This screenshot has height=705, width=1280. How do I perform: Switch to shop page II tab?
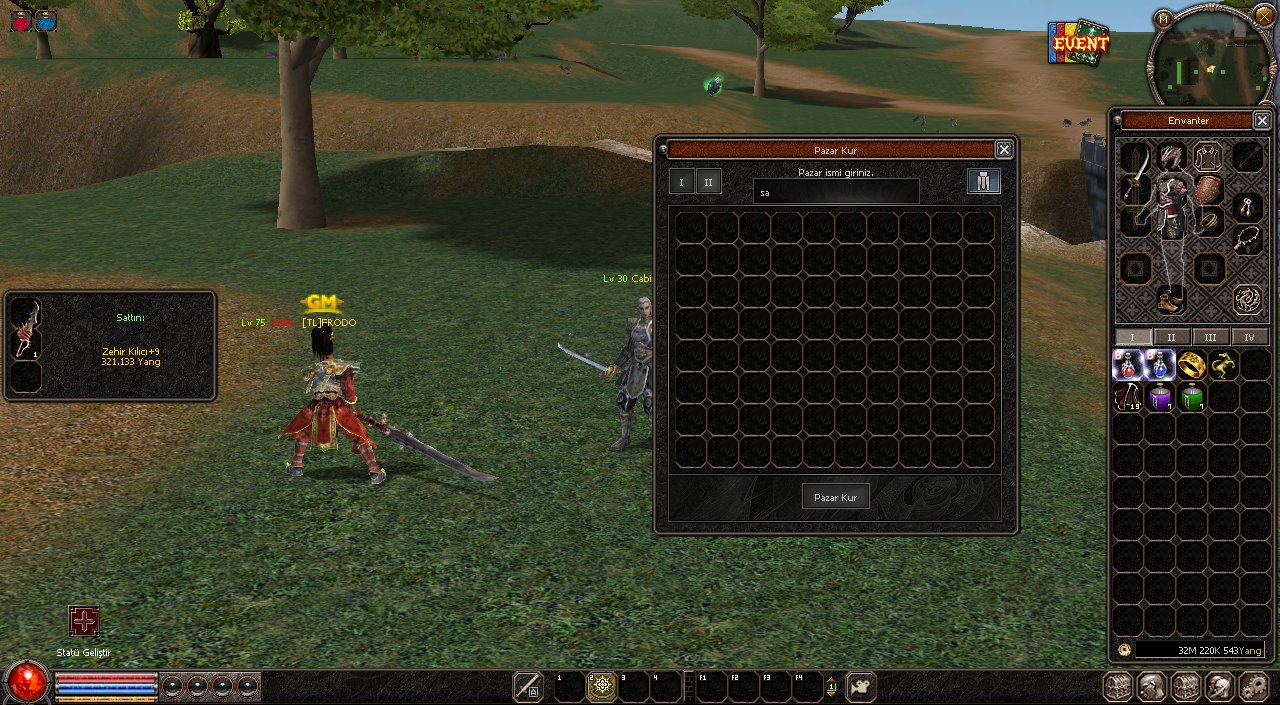point(709,182)
